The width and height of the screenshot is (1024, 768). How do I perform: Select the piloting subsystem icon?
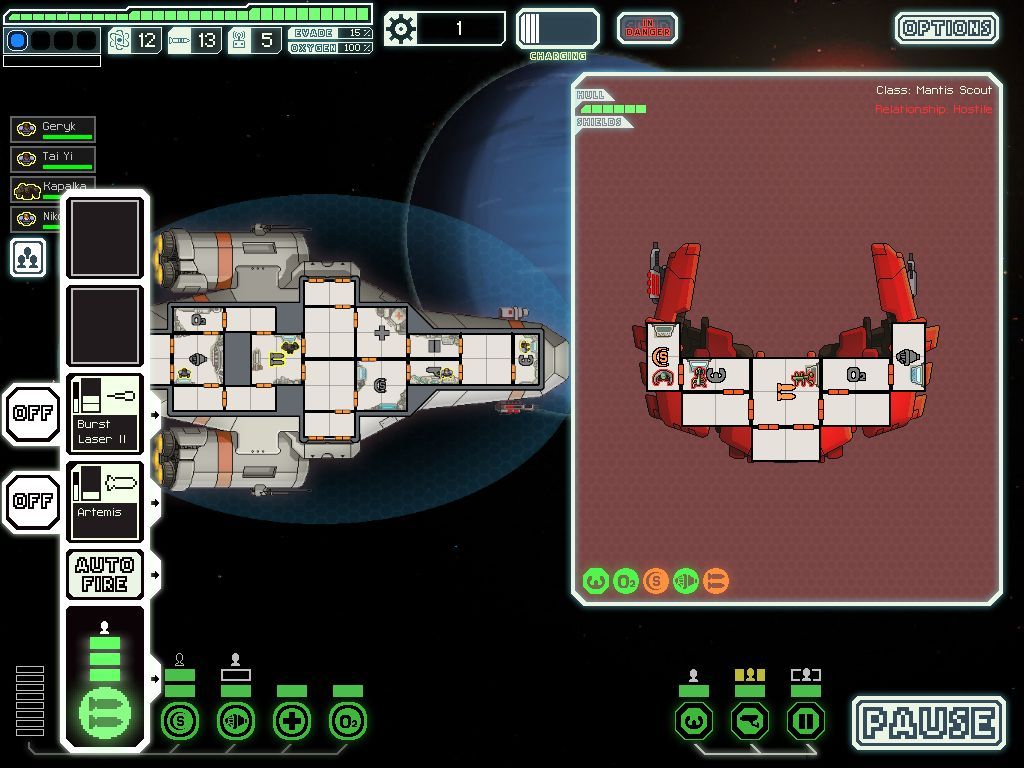pyautogui.click(x=694, y=720)
